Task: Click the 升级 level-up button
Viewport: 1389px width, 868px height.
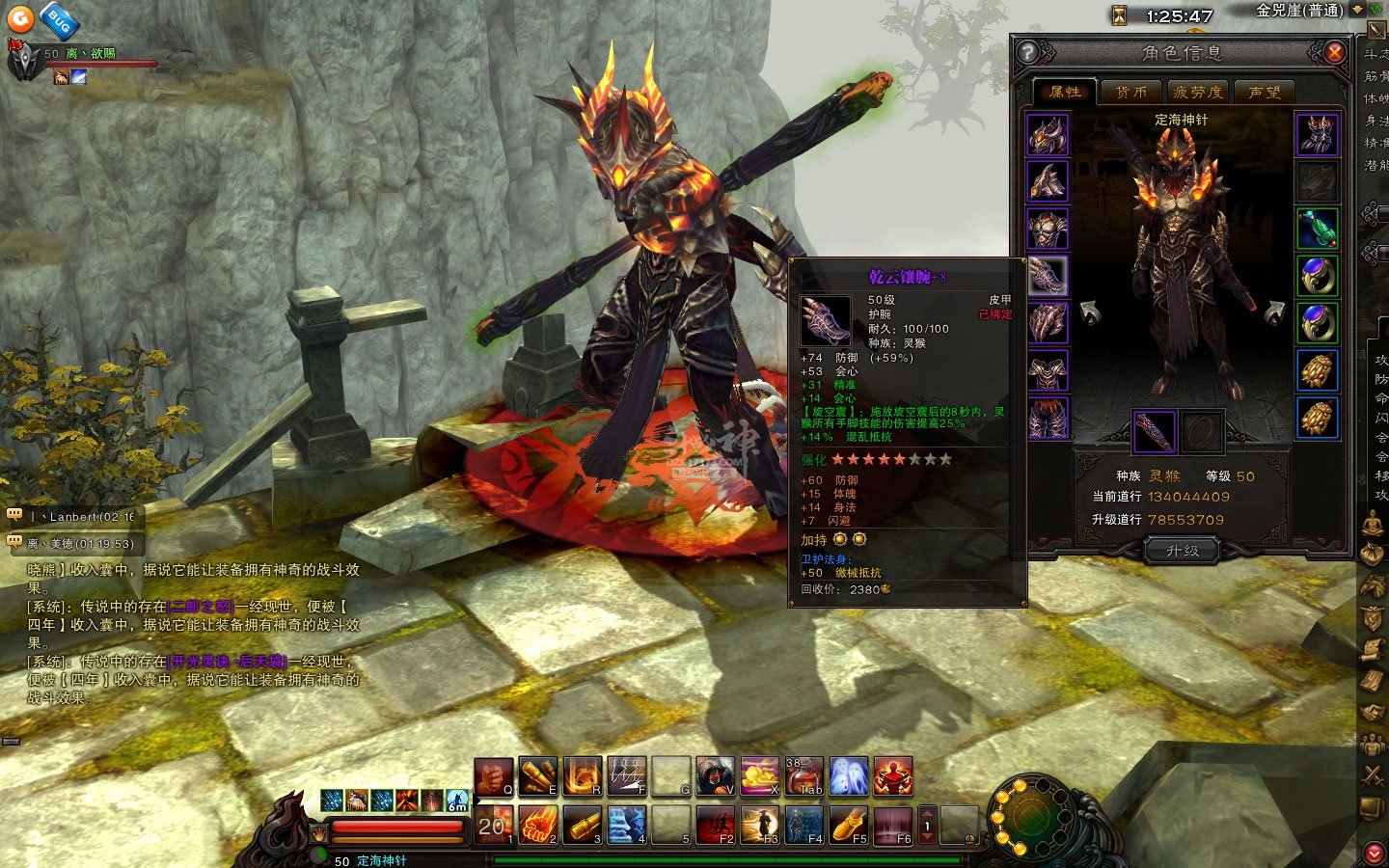Action: 1182,551
